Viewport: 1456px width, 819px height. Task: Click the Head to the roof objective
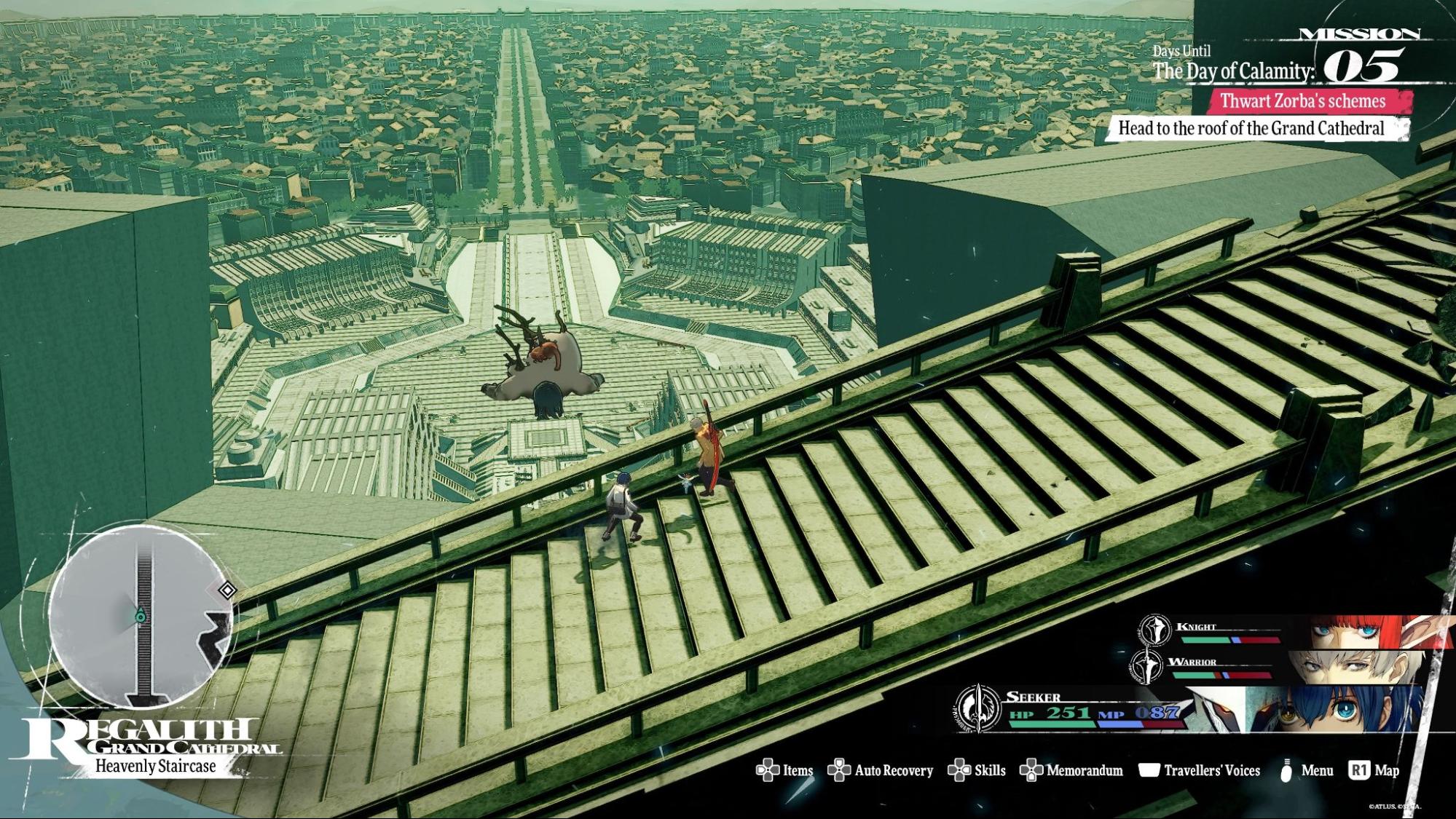tap(1251, 129)
